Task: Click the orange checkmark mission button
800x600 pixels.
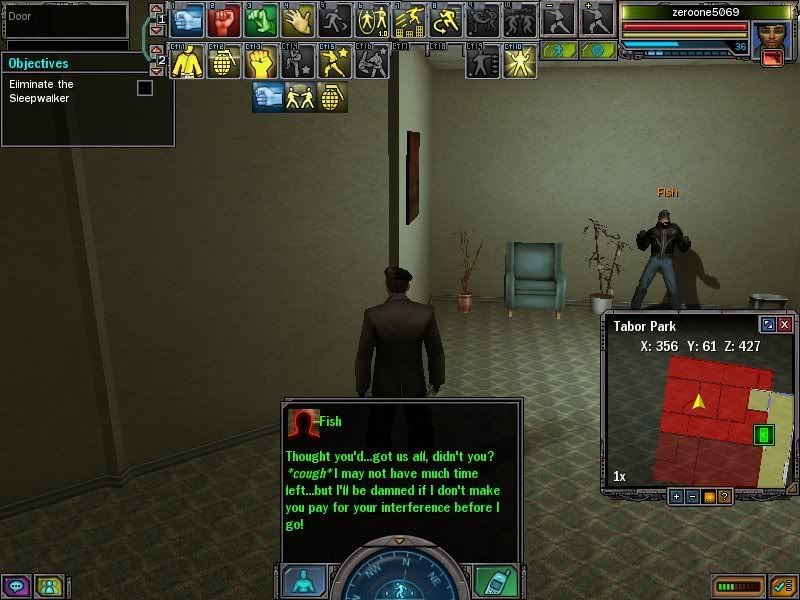Action: click(783, 585)
